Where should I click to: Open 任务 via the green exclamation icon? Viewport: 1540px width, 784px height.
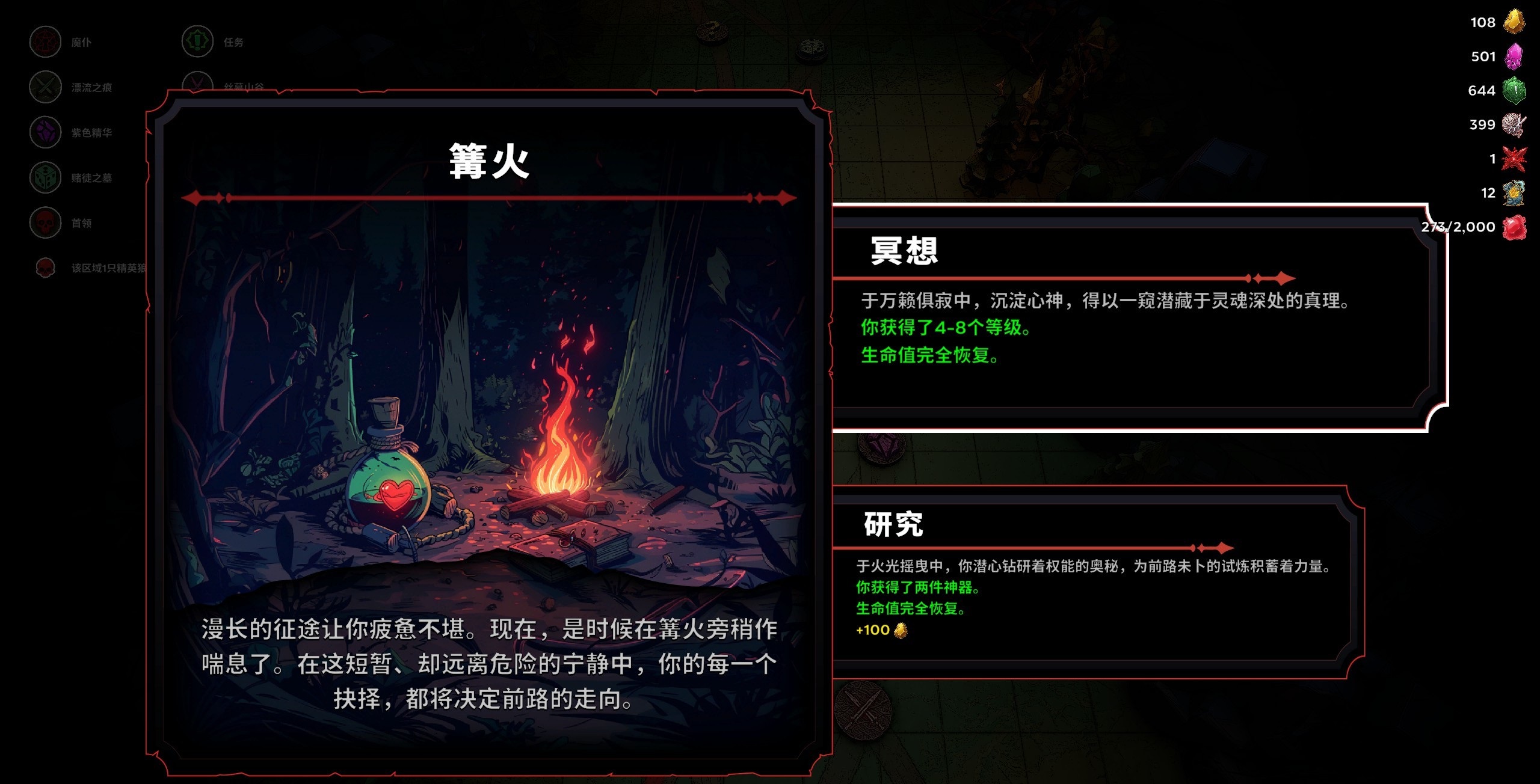(197, 42)
